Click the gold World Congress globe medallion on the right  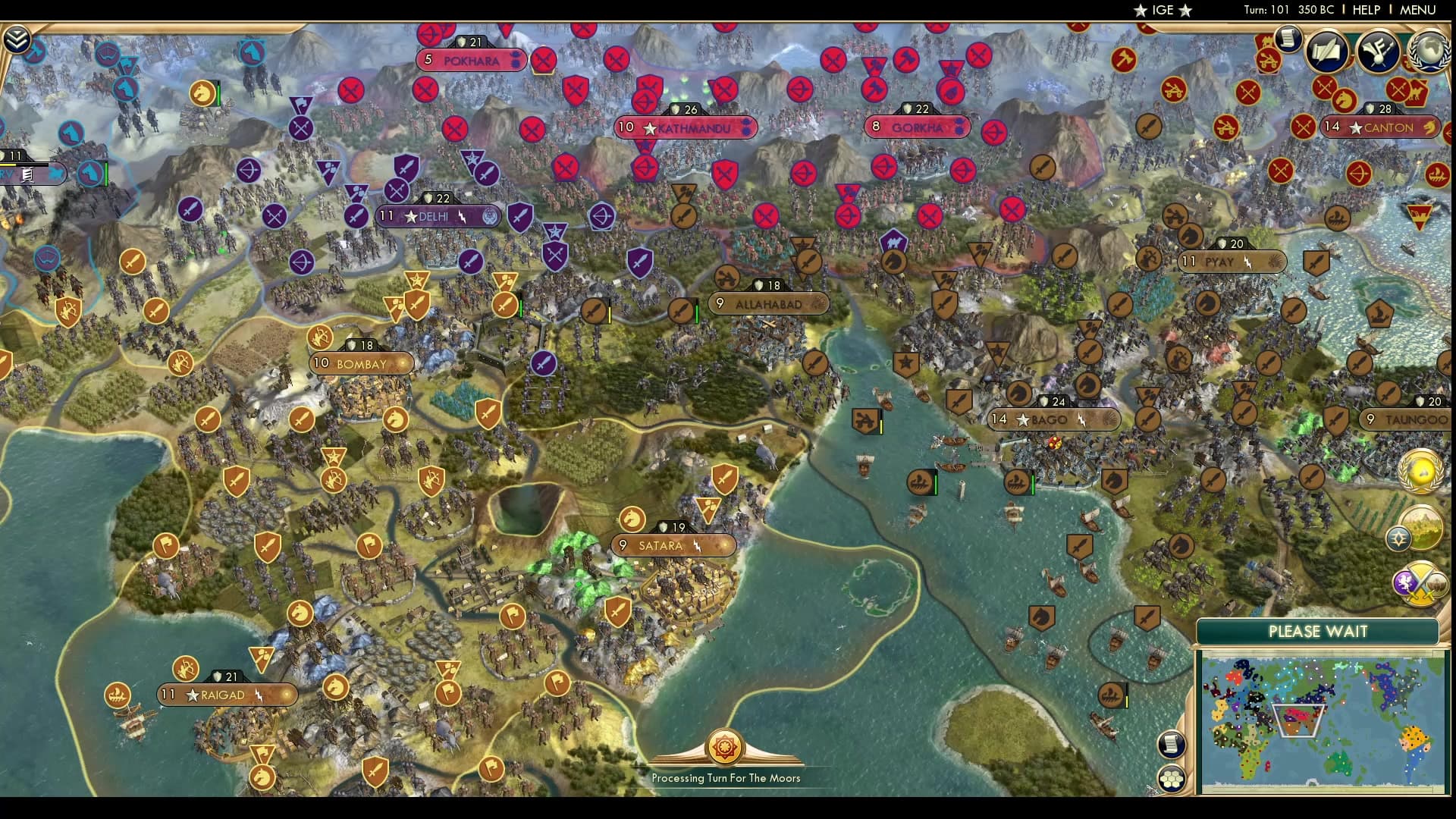pyautogui.click(x=1420, y=470)
